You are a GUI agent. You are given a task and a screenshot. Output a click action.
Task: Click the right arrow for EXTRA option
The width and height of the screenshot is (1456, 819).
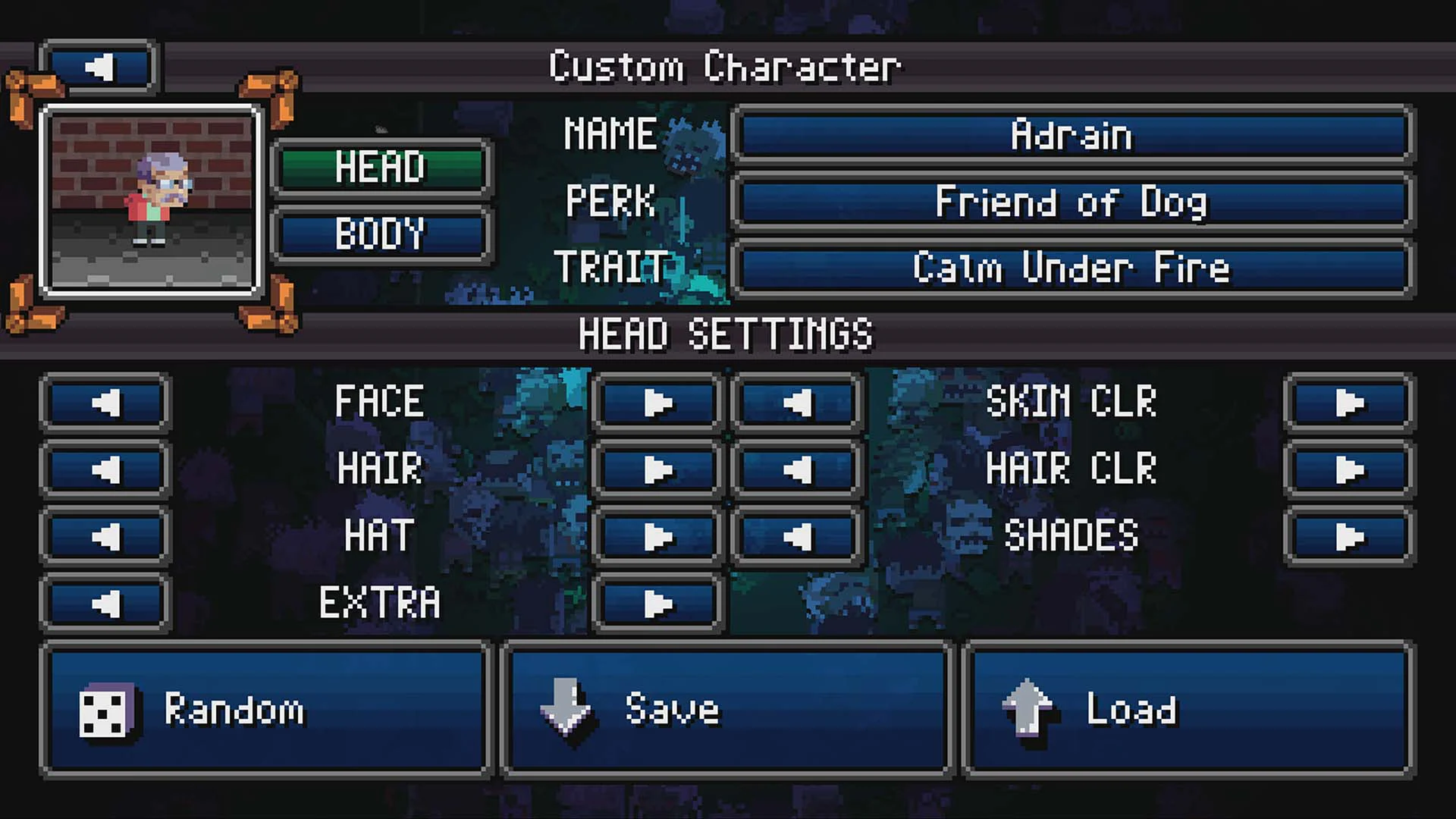click(655, 604)
